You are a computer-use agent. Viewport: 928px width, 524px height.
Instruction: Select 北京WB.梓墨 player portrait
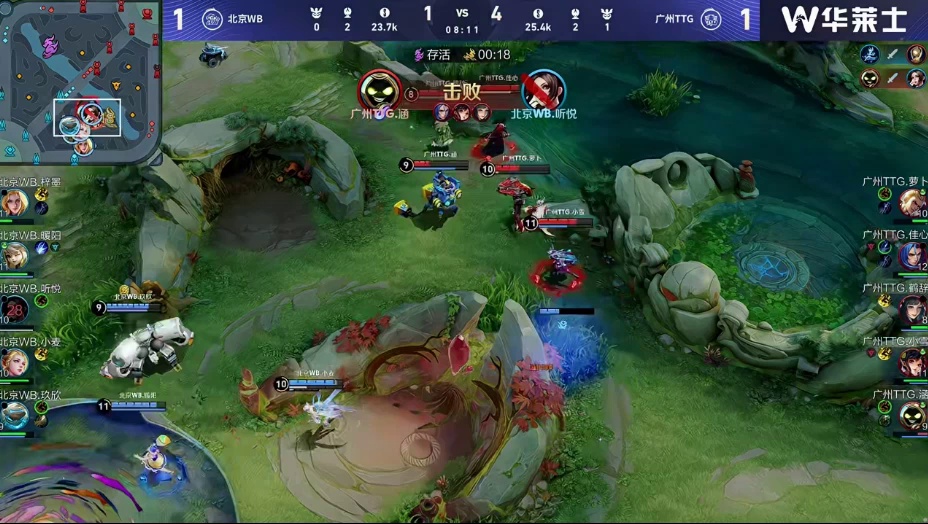click(x=14, y=203)
